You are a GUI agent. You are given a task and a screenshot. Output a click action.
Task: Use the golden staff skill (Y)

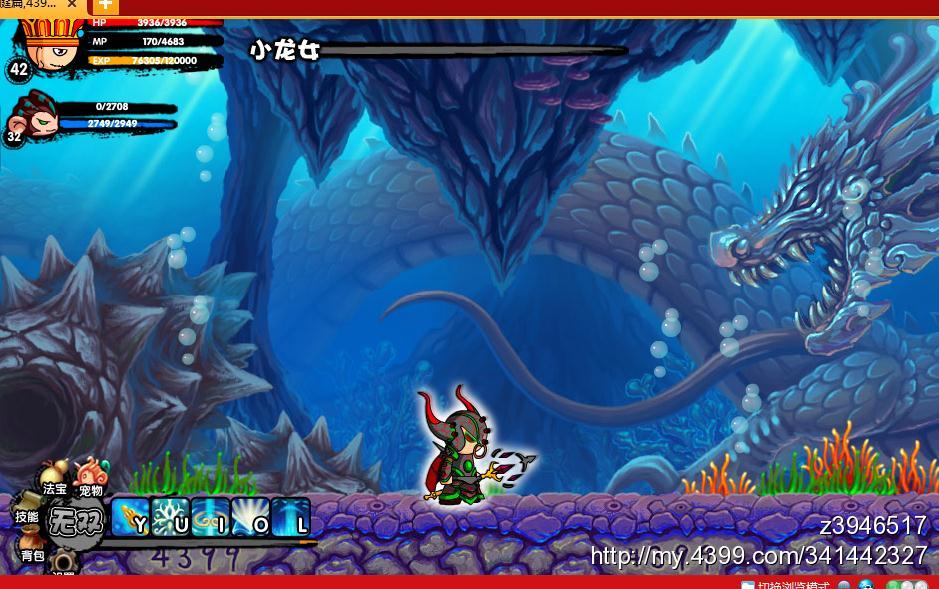(x=130, y=517)
